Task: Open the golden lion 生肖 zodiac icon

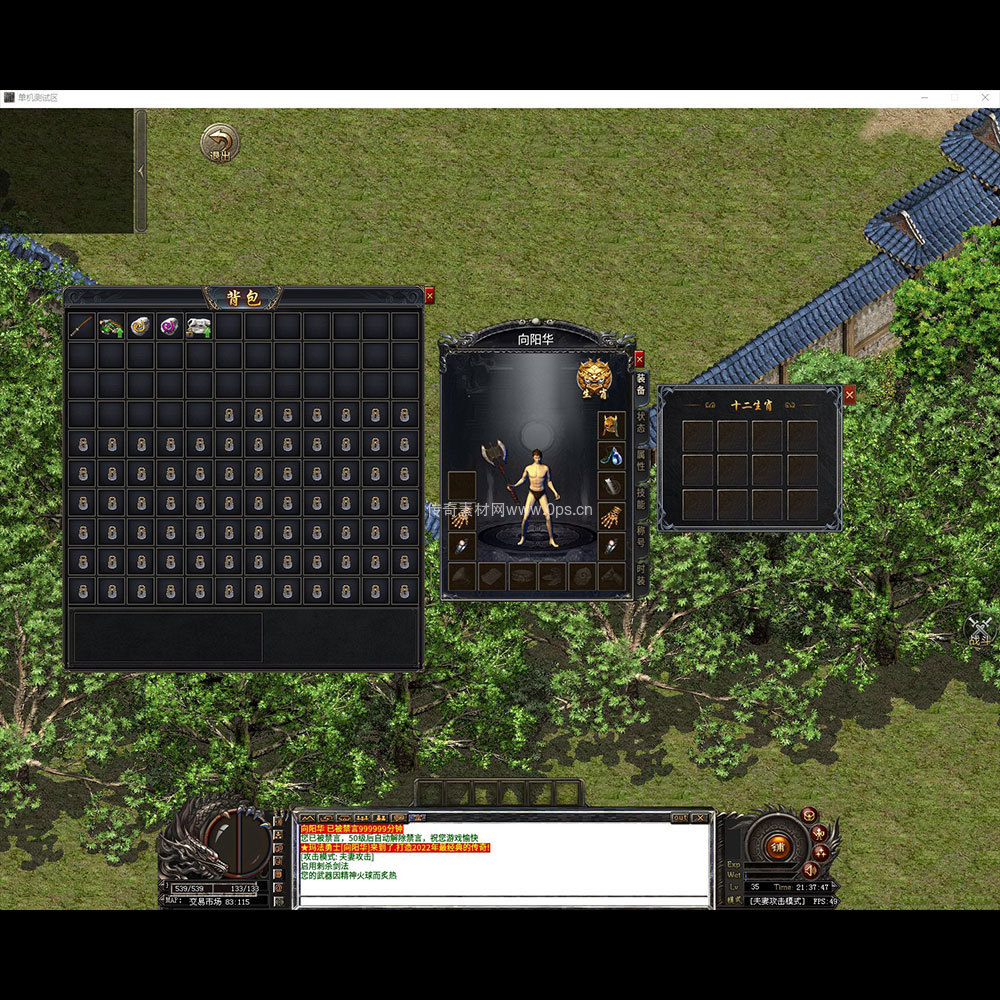Action: pos(594,378)
